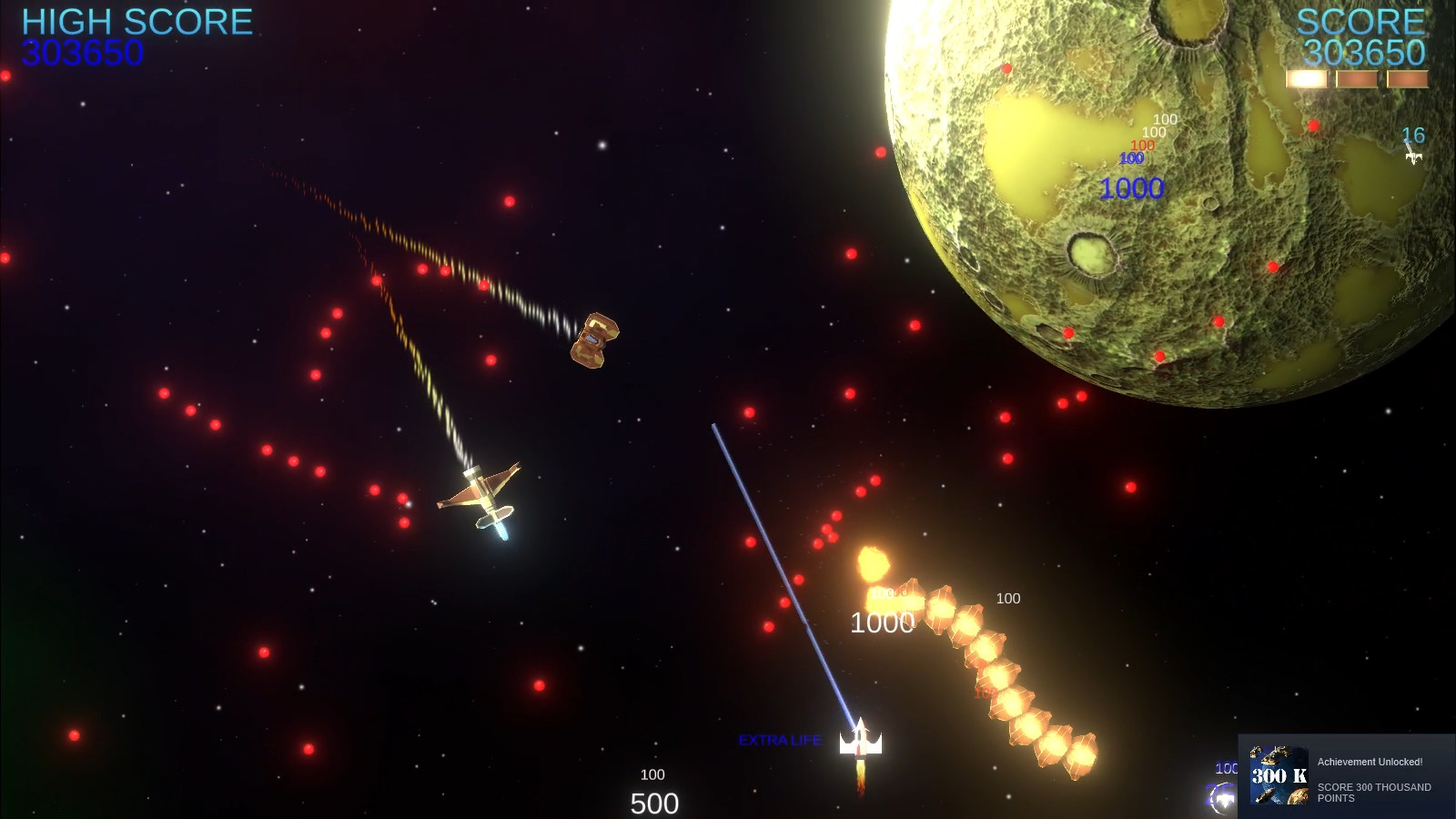Image resolution: width=1456 pixels, height=819 pixels.
Task: Click the EXTRA LIFE blue text label
Action: [781, 740]
